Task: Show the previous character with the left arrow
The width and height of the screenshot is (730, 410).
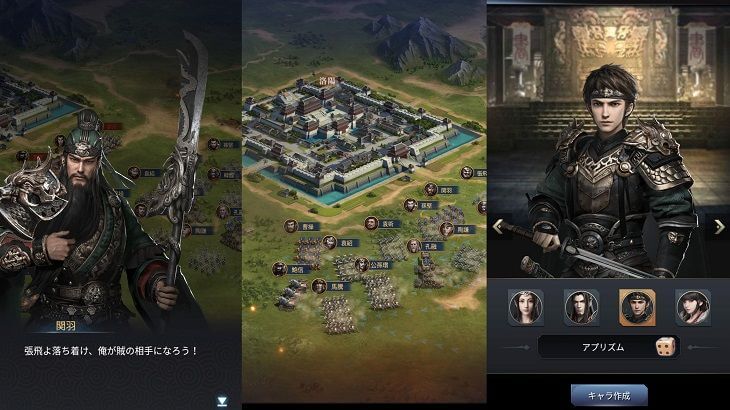Action: click(497, 226)
